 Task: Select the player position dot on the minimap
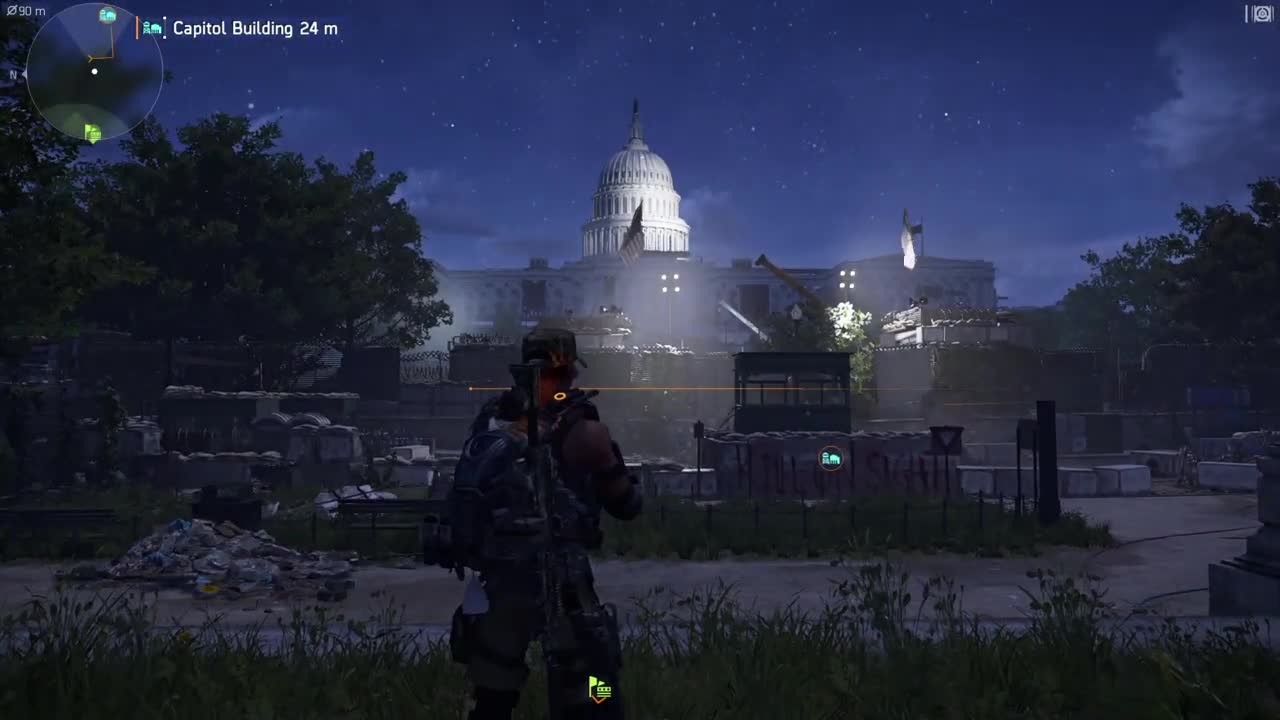coord(94,71)
